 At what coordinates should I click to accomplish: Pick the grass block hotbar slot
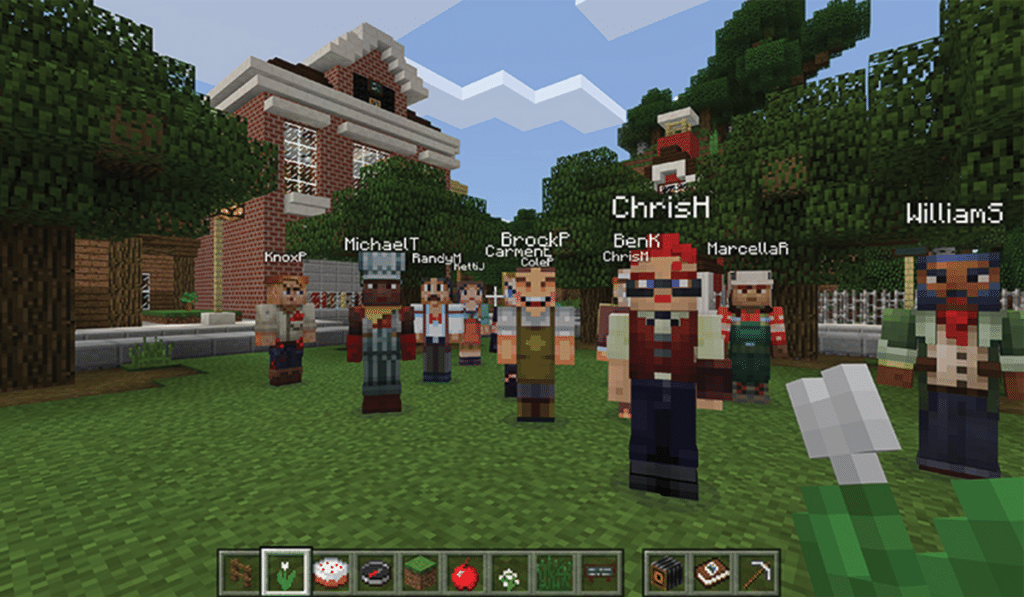(420, 572)
